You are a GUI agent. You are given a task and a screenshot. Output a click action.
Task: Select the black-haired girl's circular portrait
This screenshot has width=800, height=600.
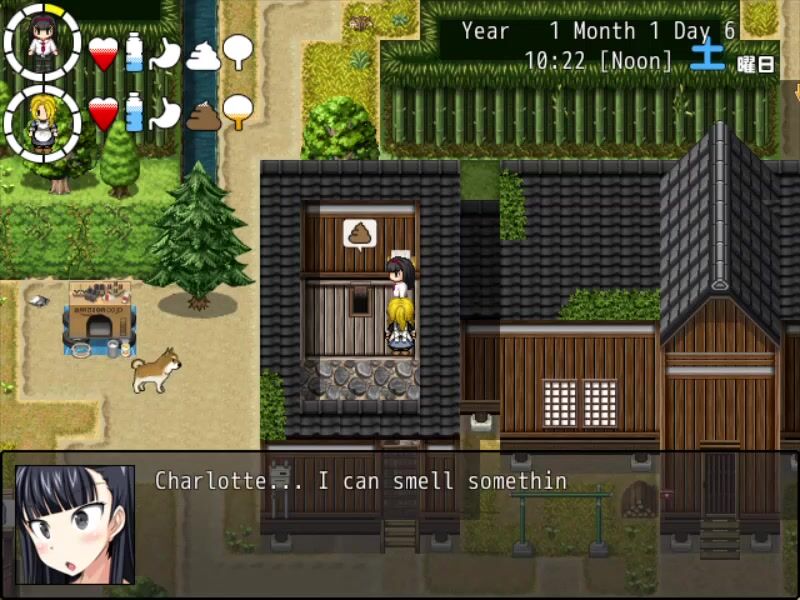click(x=42, y=42)
